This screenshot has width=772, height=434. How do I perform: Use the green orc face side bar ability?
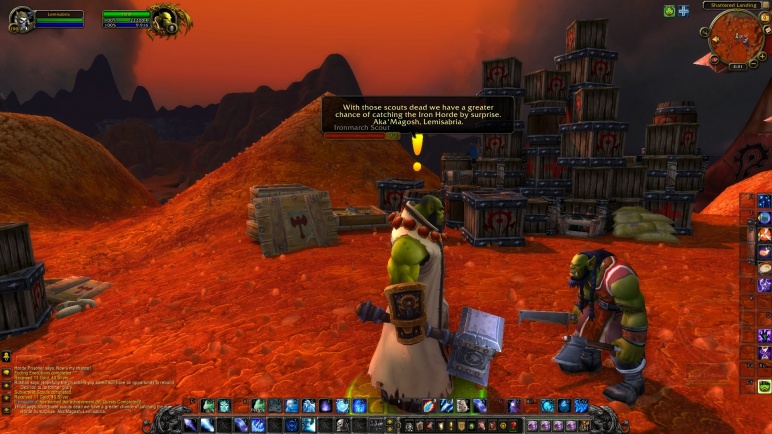(764, 386)
